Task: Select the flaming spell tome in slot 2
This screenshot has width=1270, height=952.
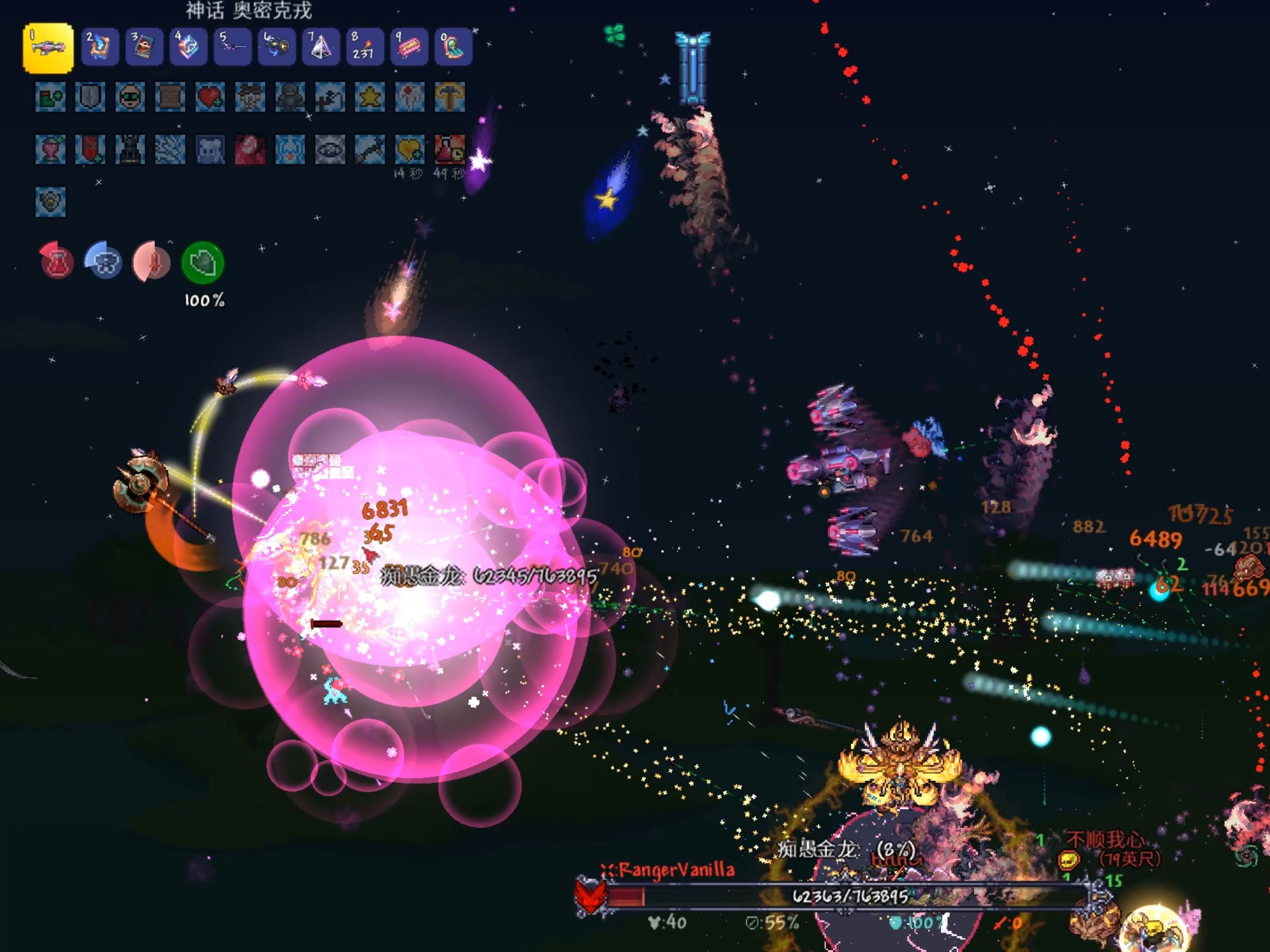Action: (100, 46)
